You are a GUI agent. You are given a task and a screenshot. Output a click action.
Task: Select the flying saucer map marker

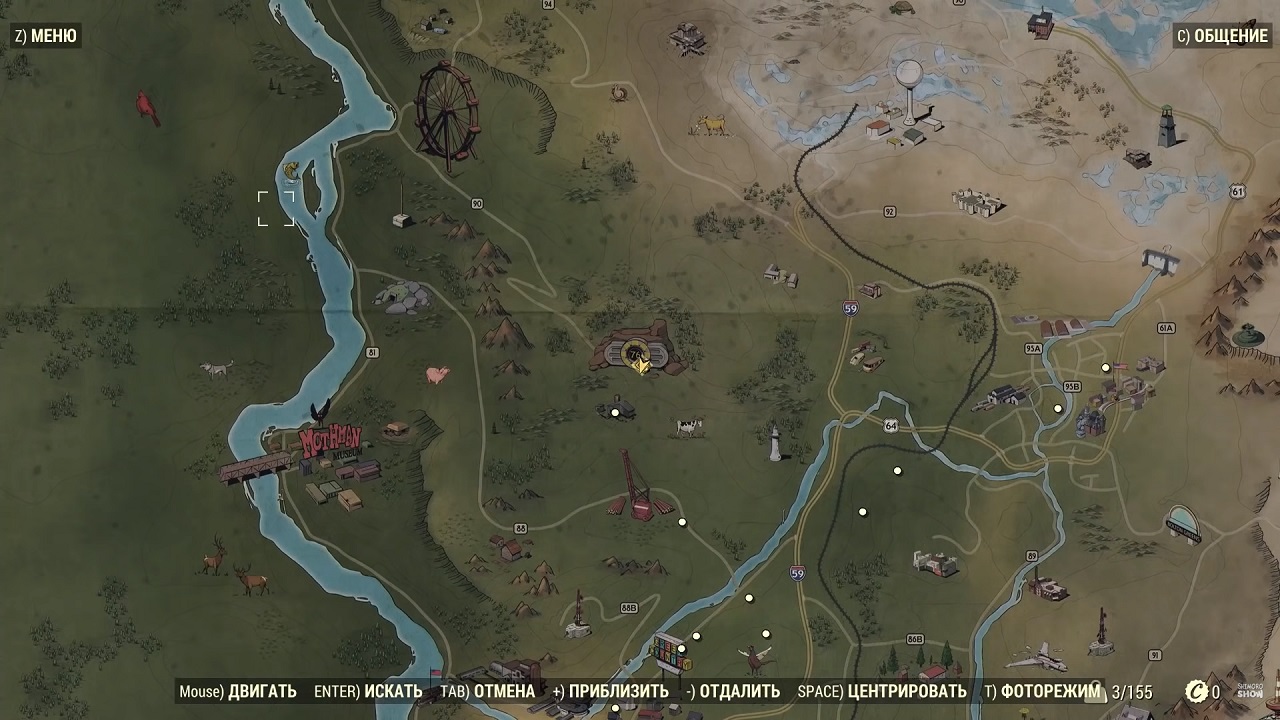pos(1183,523)
